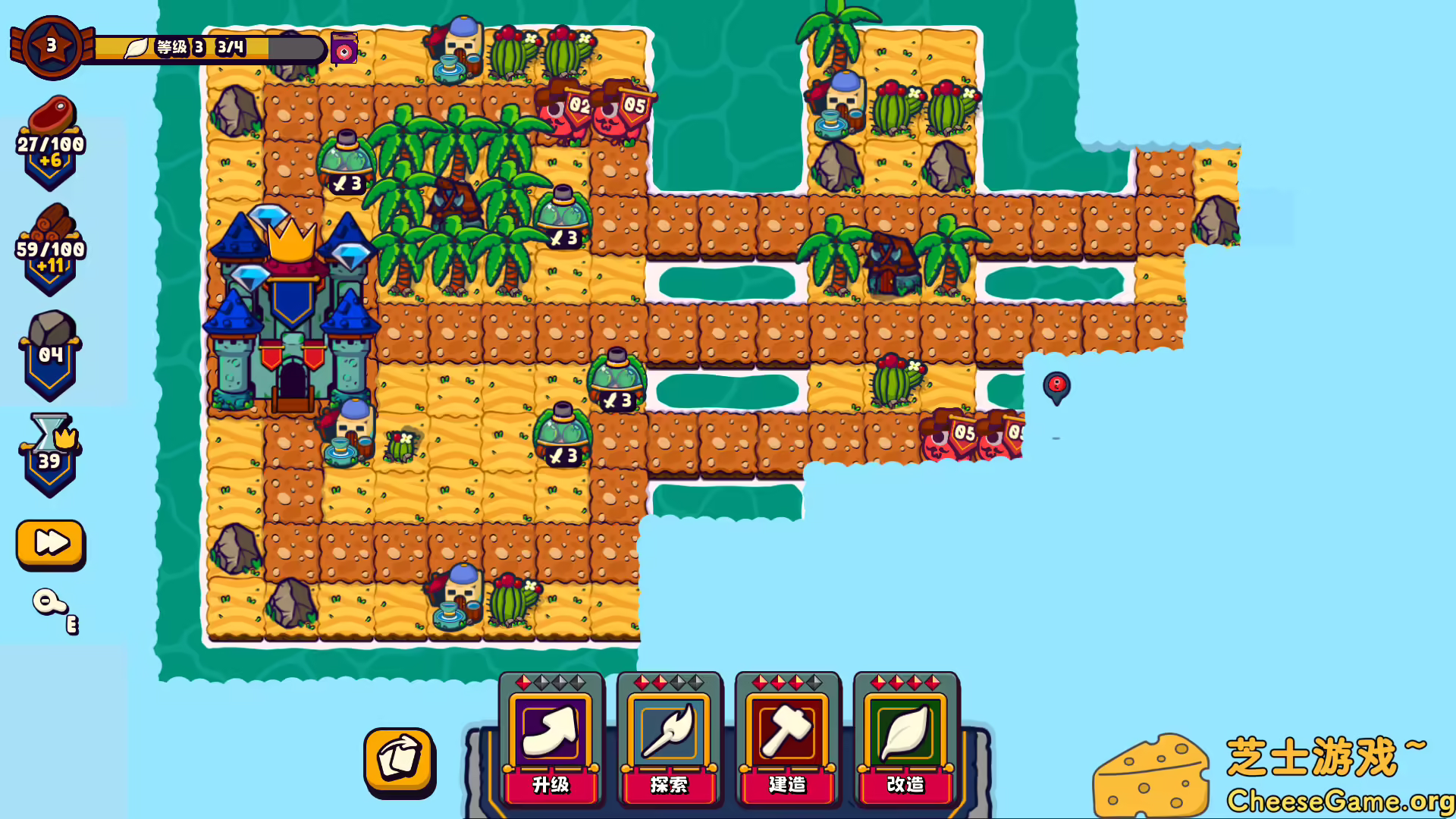Click the key icon labeled E

click(52, 604)
